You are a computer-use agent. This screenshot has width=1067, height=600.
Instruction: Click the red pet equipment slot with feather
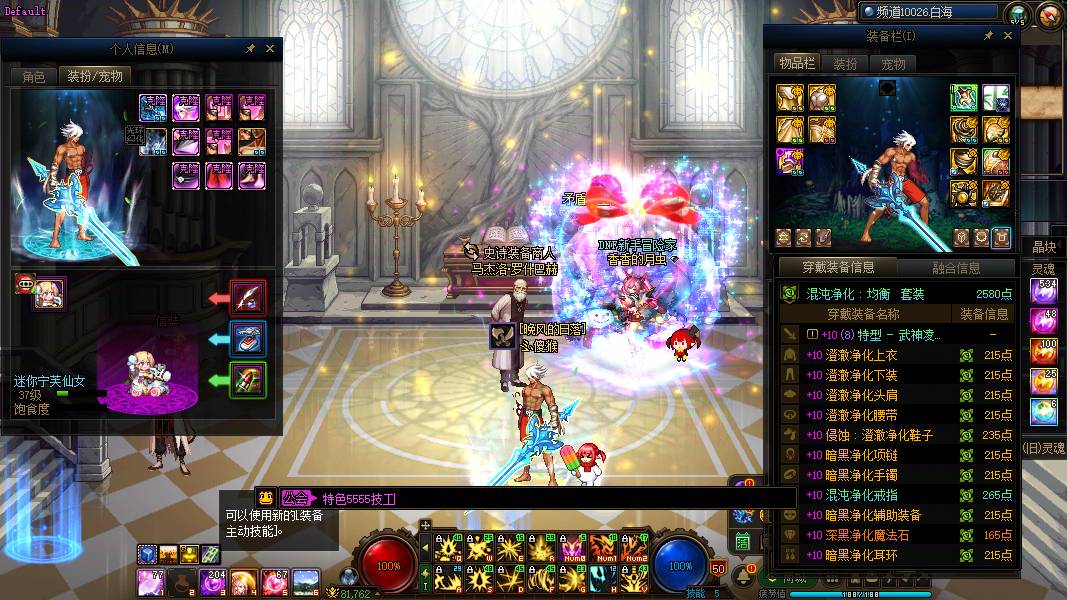click(x=248, y=297)
